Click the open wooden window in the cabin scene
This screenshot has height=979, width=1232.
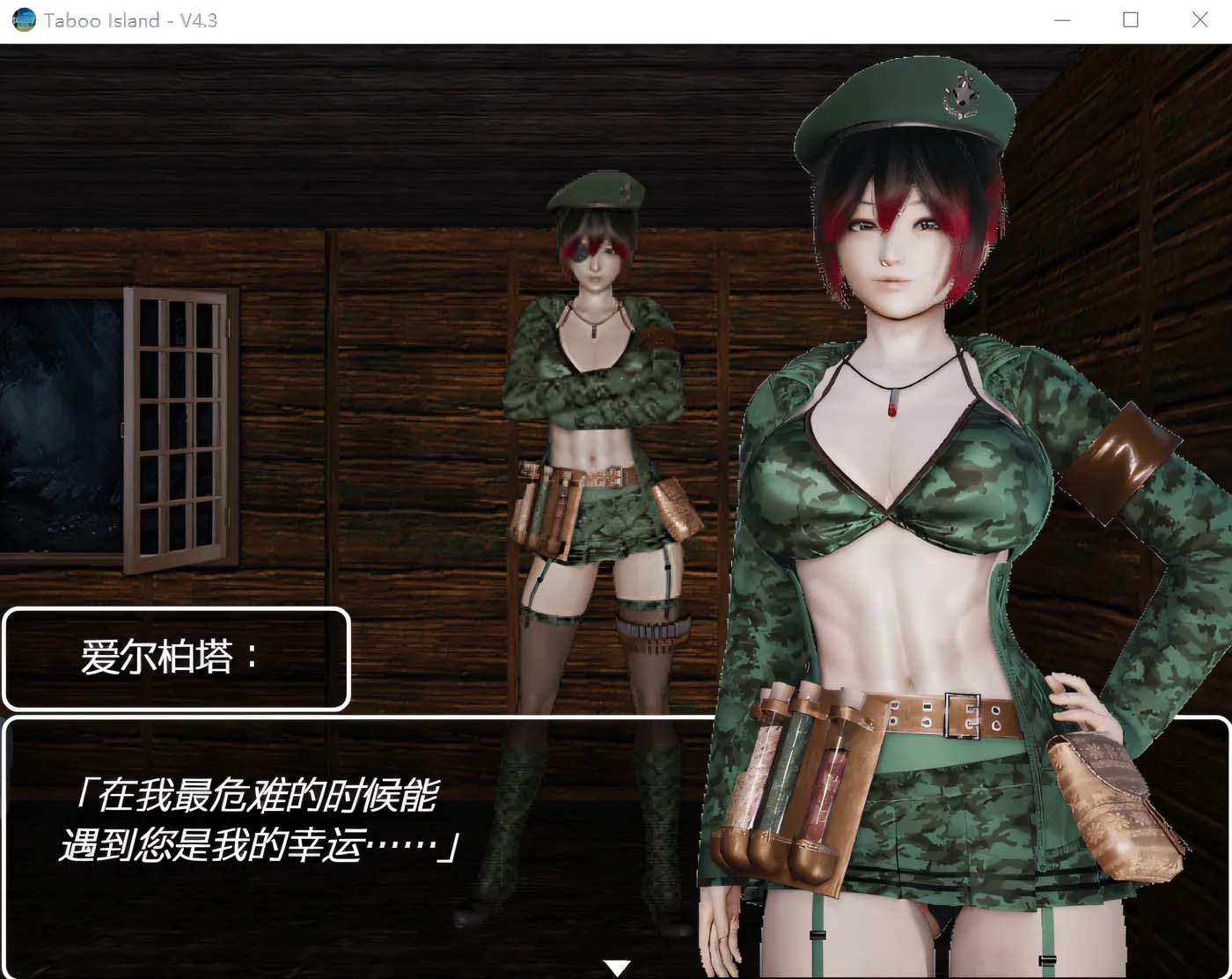(x=176, y=423)
